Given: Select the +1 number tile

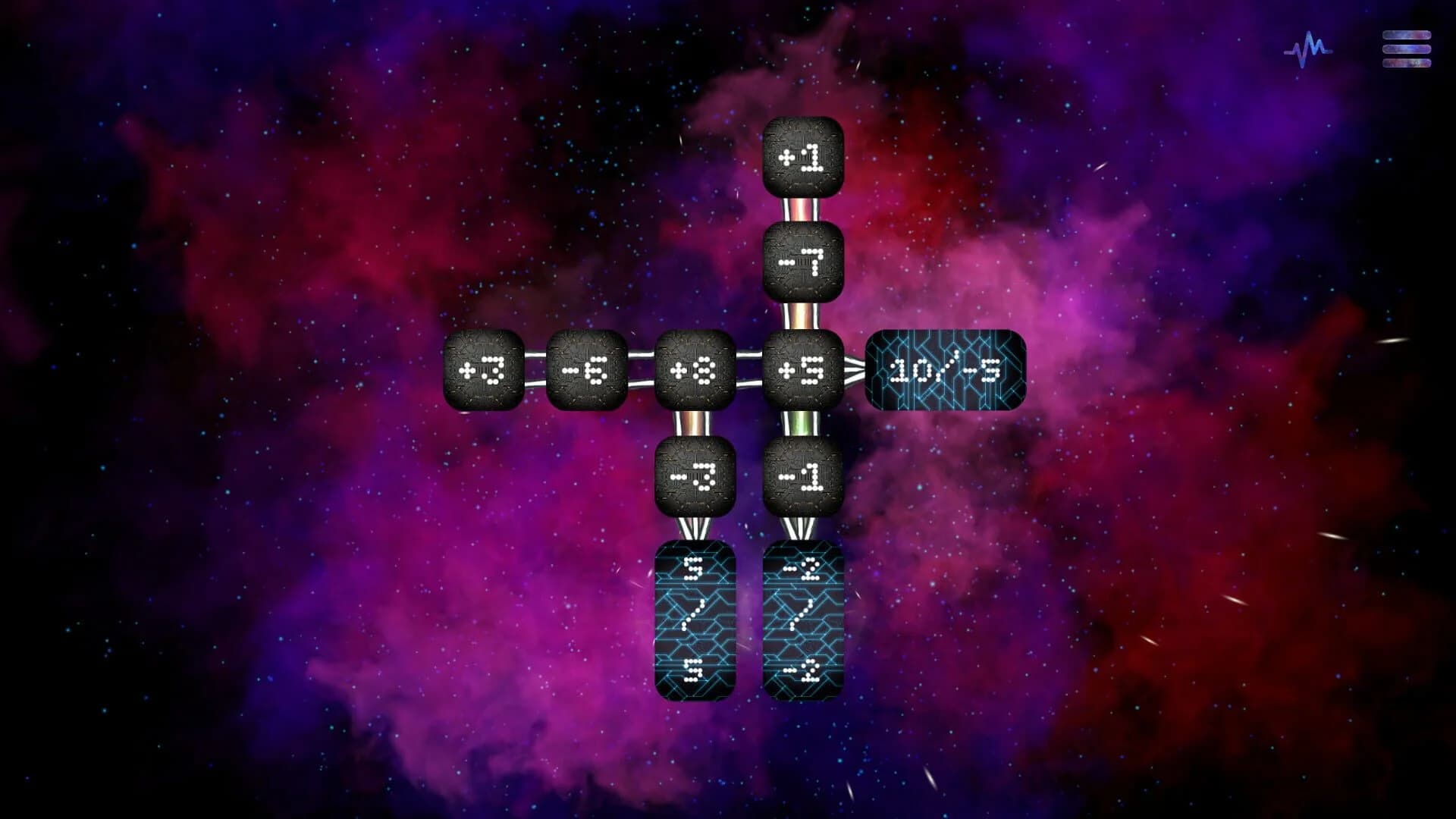Looking at the screenshot, I should 804,157.
